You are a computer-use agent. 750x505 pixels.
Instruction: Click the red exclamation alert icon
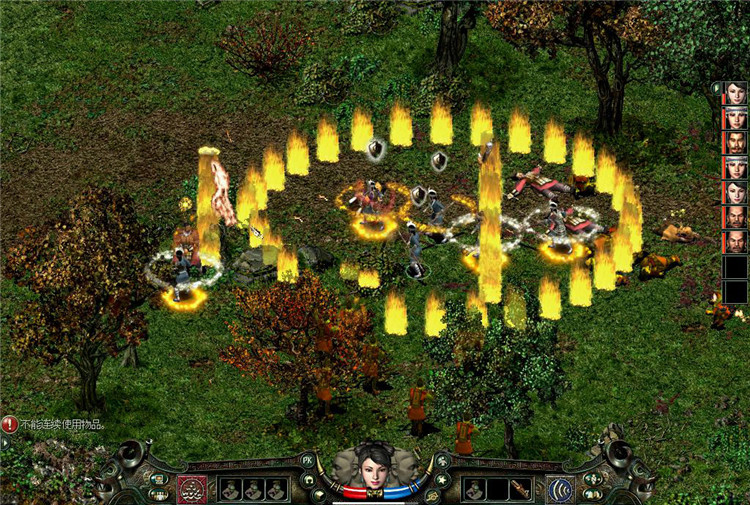(10, 423)
